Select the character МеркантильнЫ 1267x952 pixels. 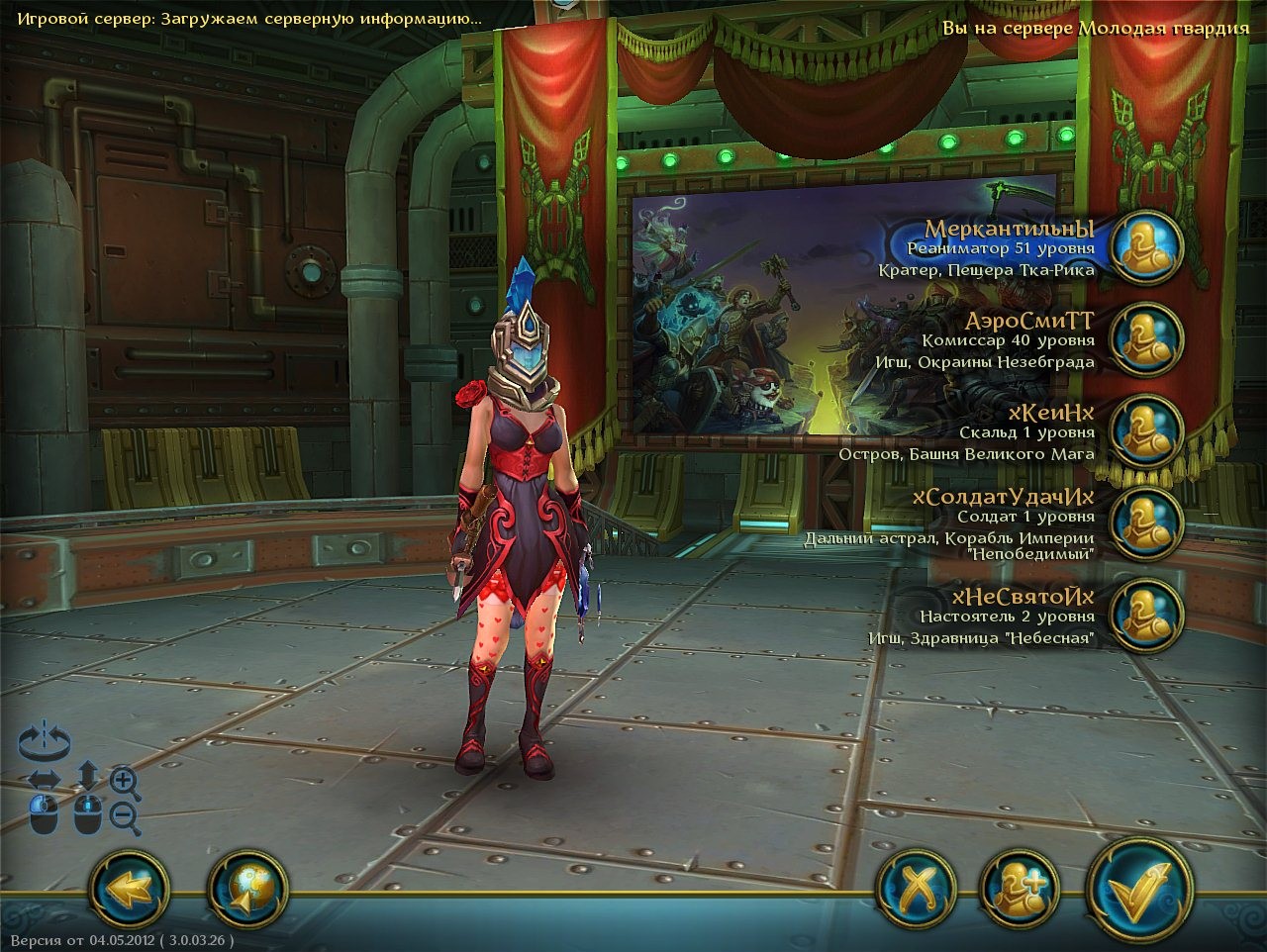click(x=1146, y=246)
